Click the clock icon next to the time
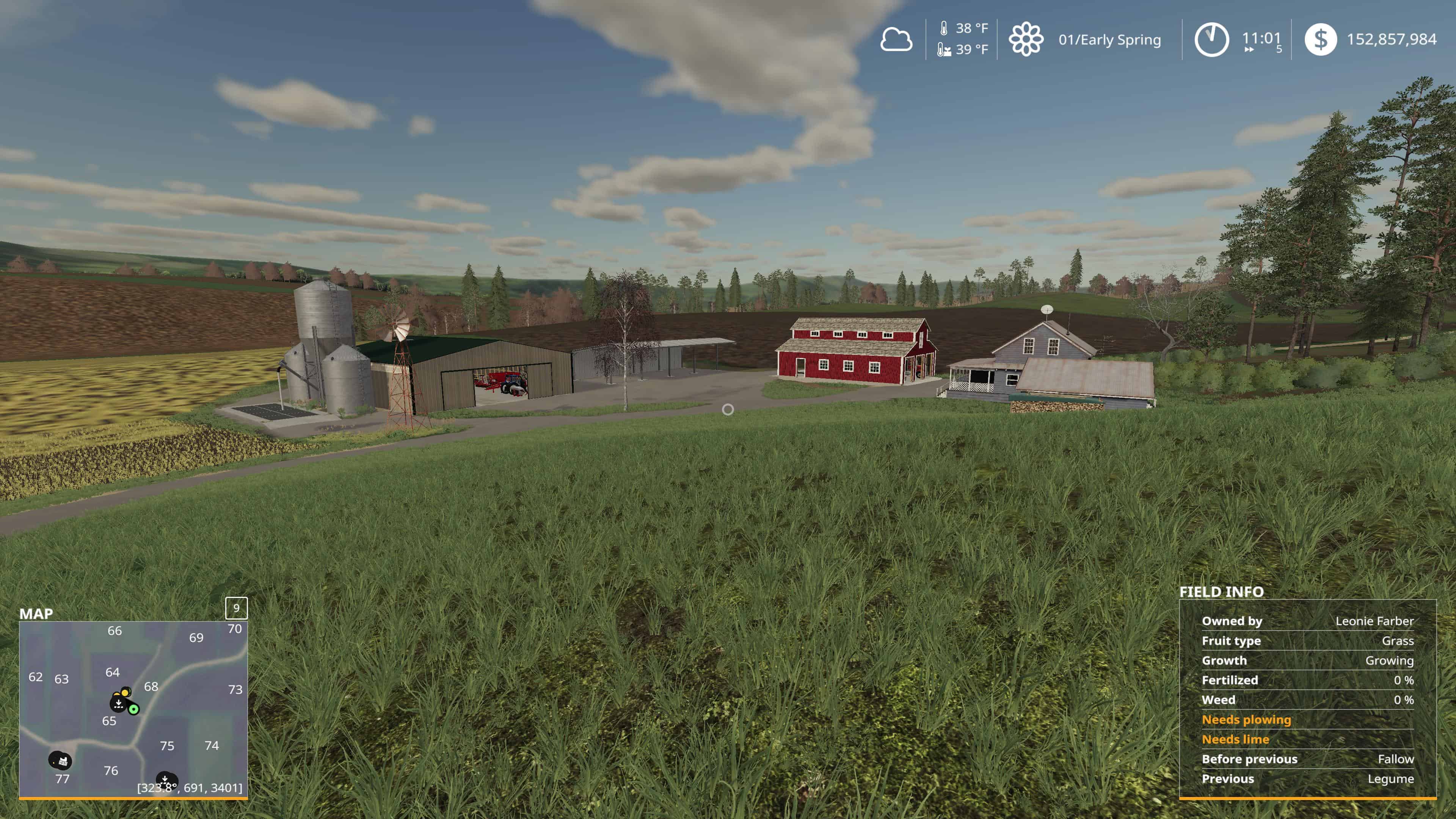This screenshot has width=1456, height=819. (x=1211, y=39)
